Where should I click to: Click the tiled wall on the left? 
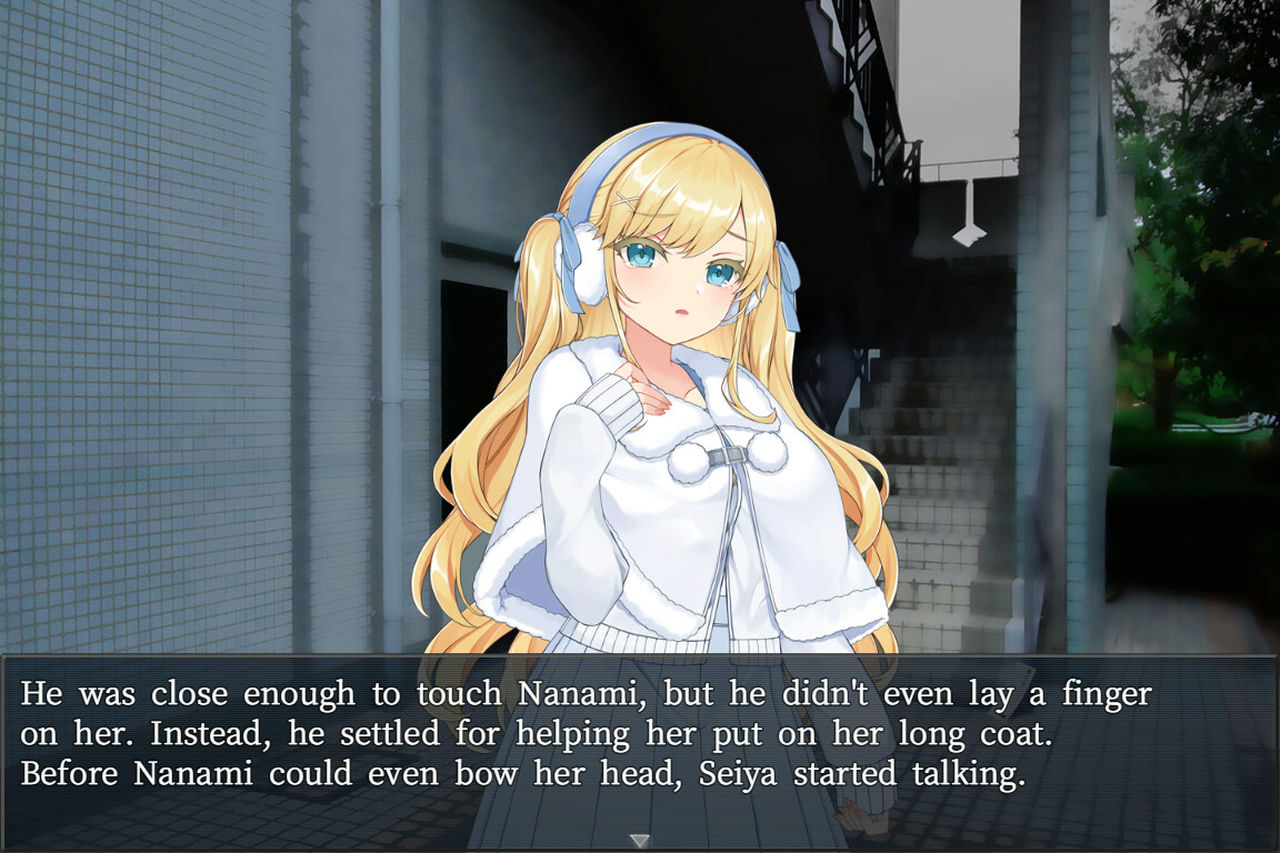(150, 350)
